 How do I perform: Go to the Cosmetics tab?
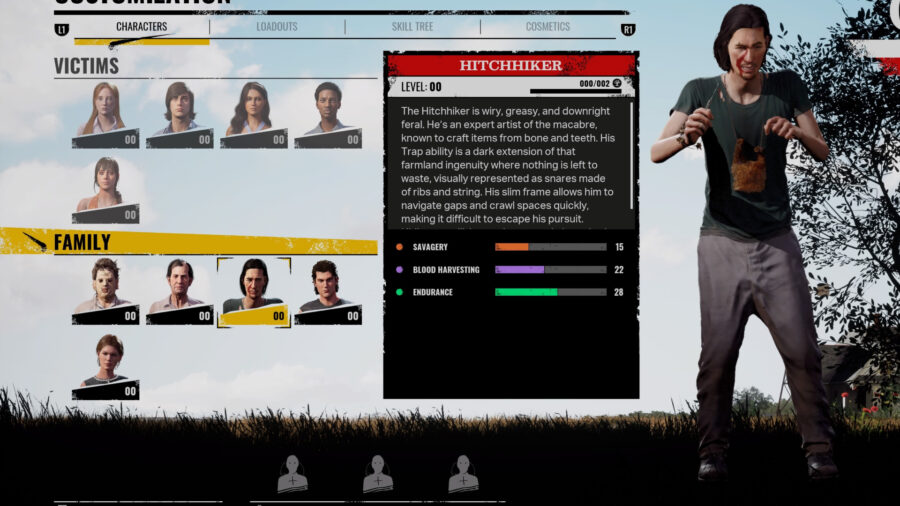click(x=547, y=27)
